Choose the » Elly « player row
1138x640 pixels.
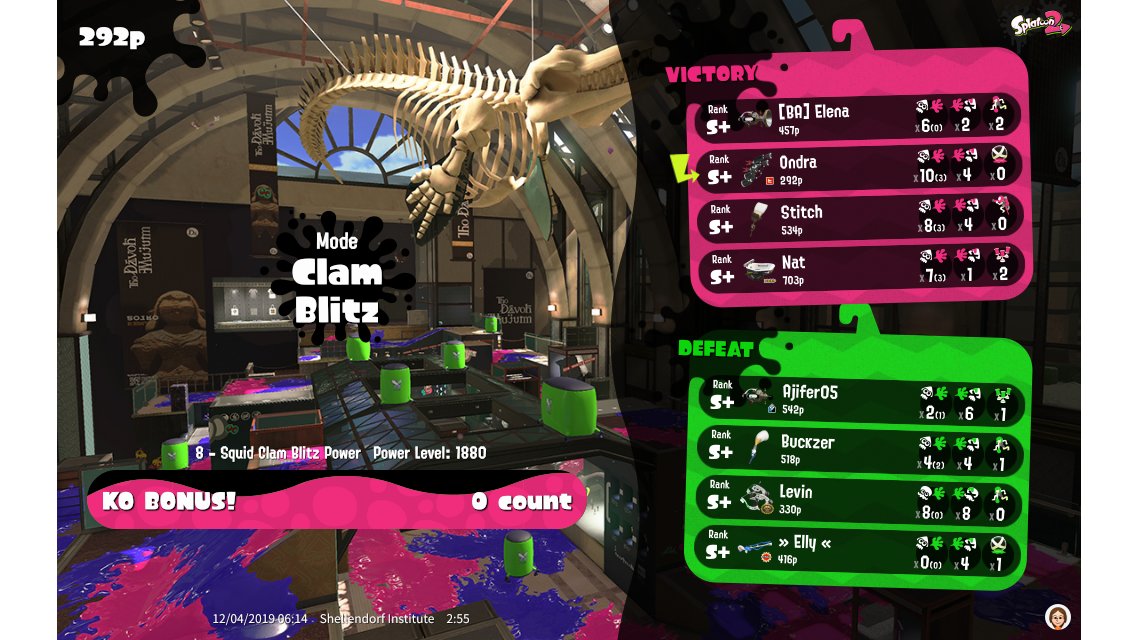tap(860, 549)
